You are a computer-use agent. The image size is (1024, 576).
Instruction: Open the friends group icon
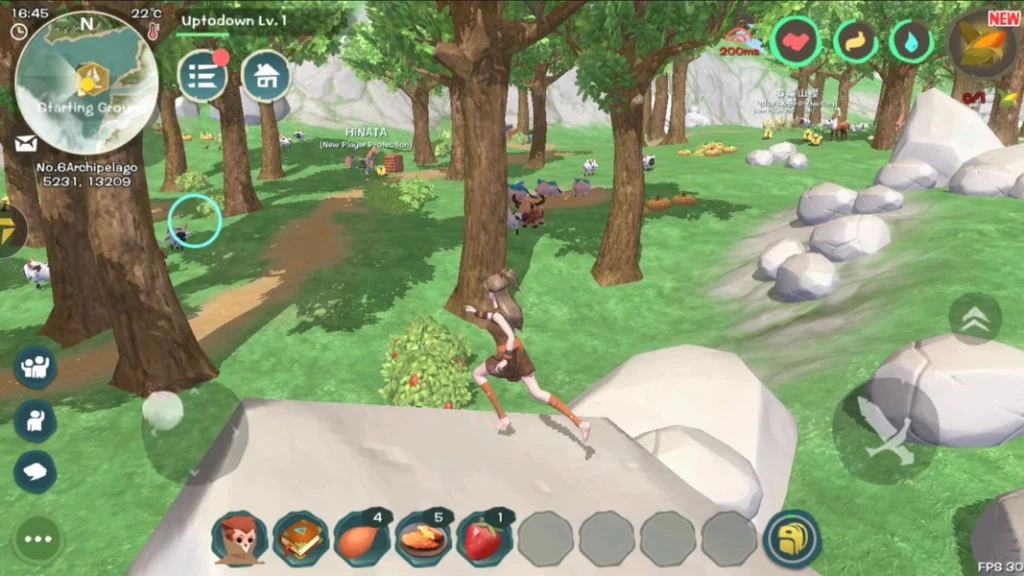point(35,367)
